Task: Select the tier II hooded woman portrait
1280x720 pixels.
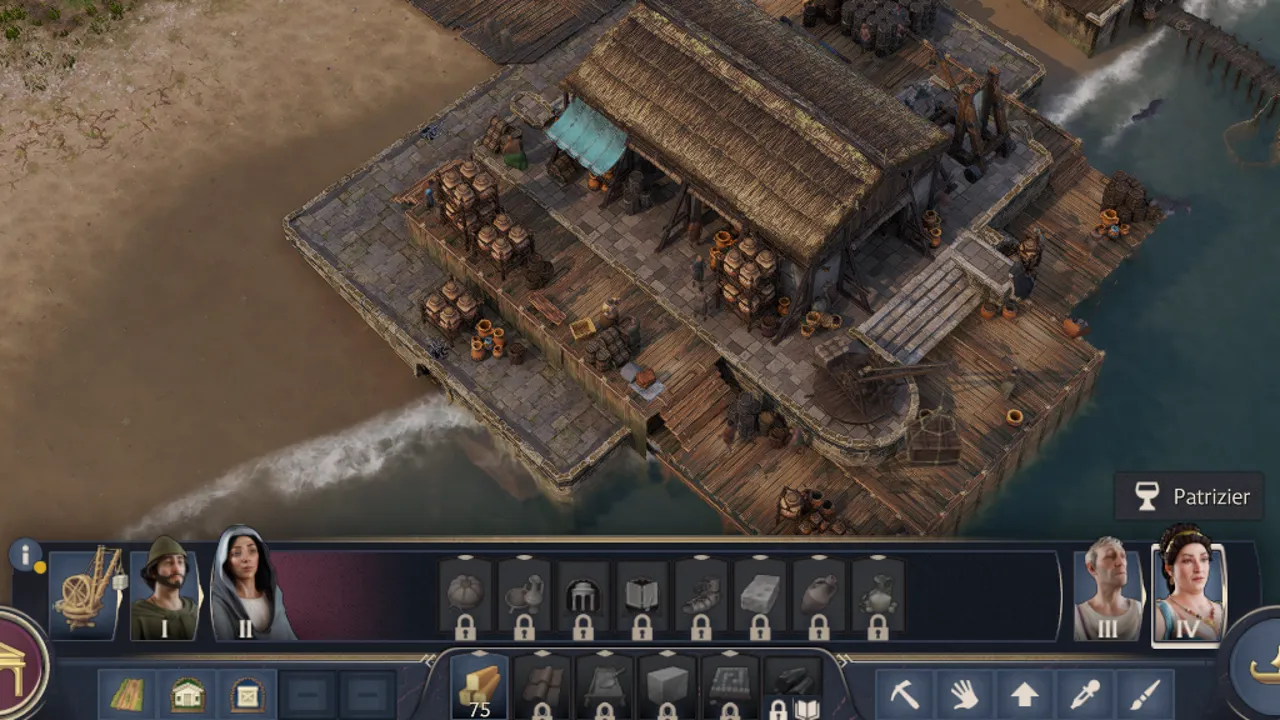Action: point(242,588)
